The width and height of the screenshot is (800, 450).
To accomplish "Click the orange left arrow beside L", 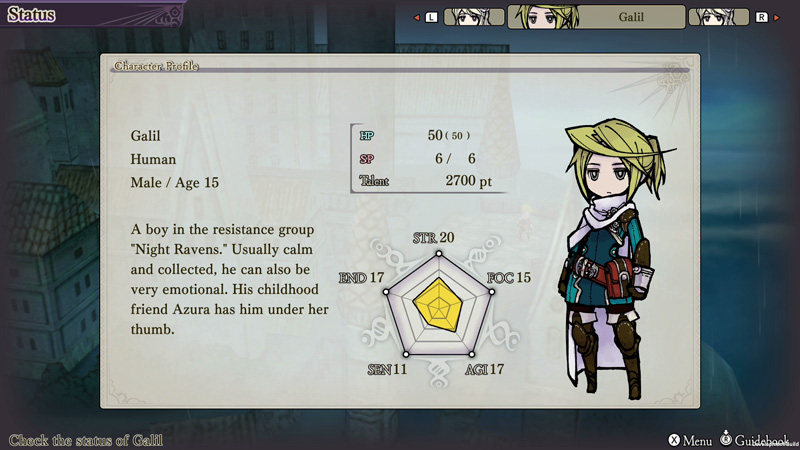I will coord(416,17).
